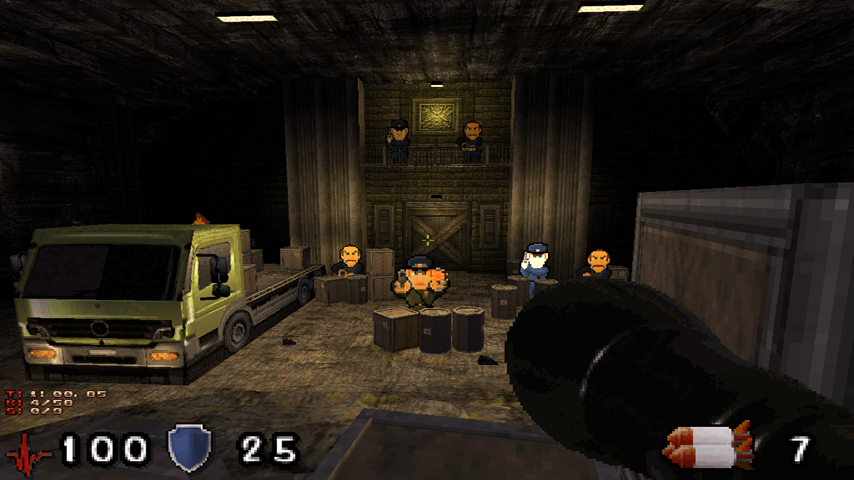Select the blue armor shield icon
The width and height of the screenshot is (854, 480).
click(188, 448)
